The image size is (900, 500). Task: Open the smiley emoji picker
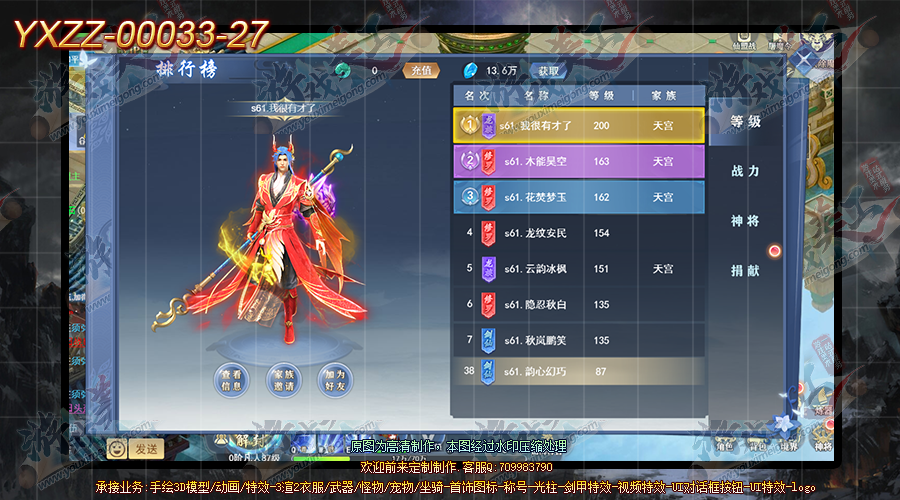(x=117, y=449)
